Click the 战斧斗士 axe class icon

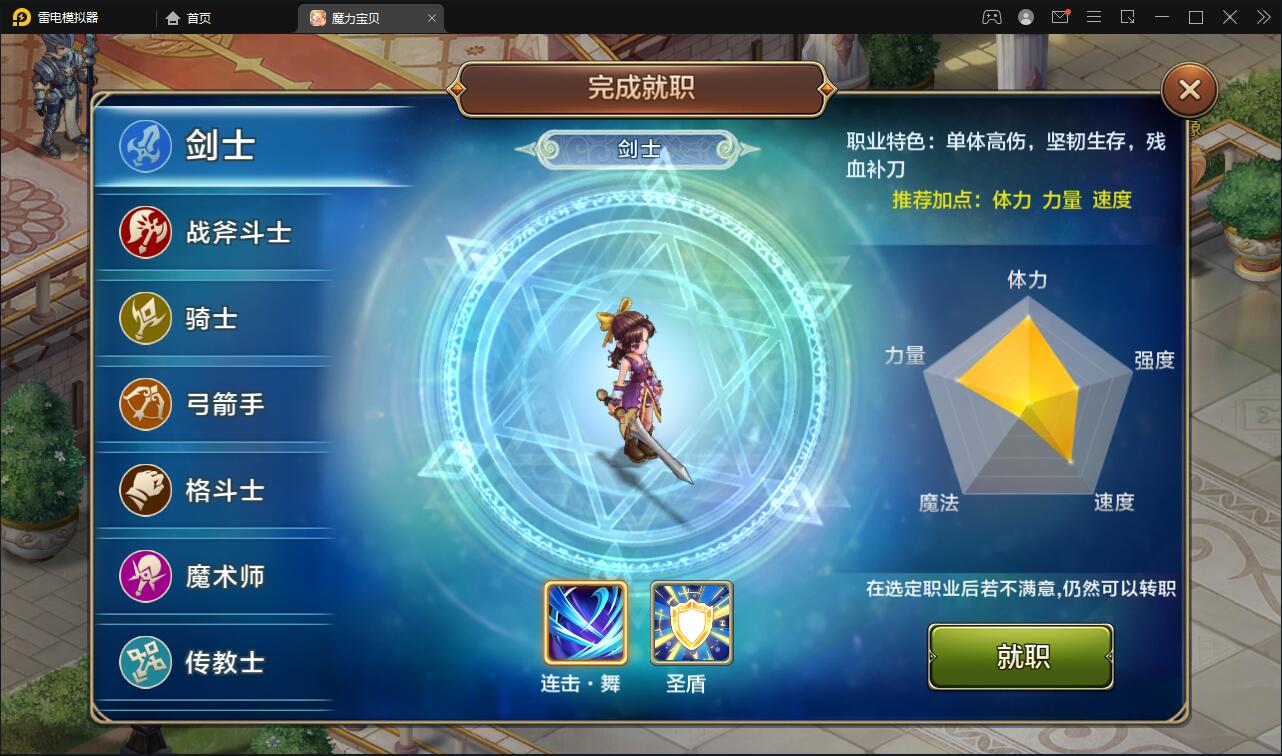point(145,231)
